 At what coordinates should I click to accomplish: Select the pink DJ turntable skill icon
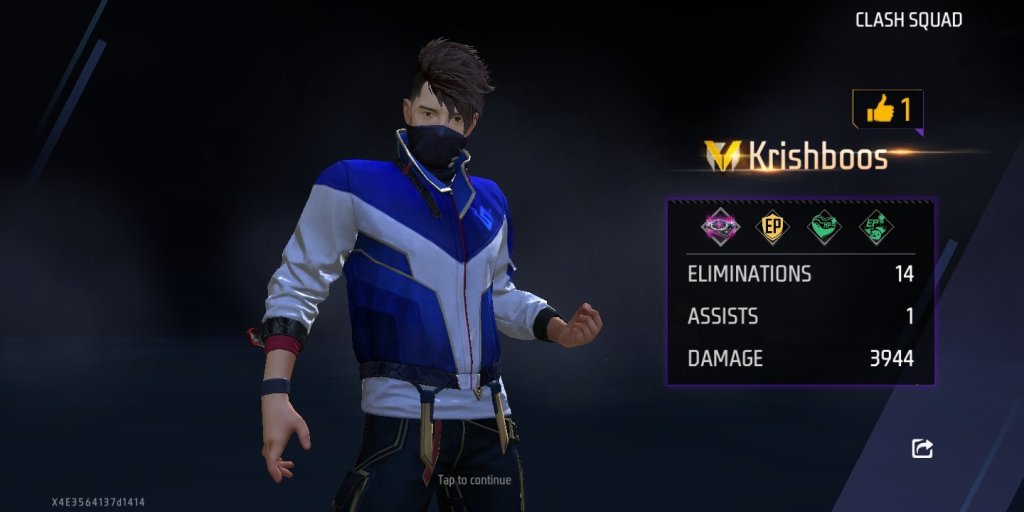[720, 226]
